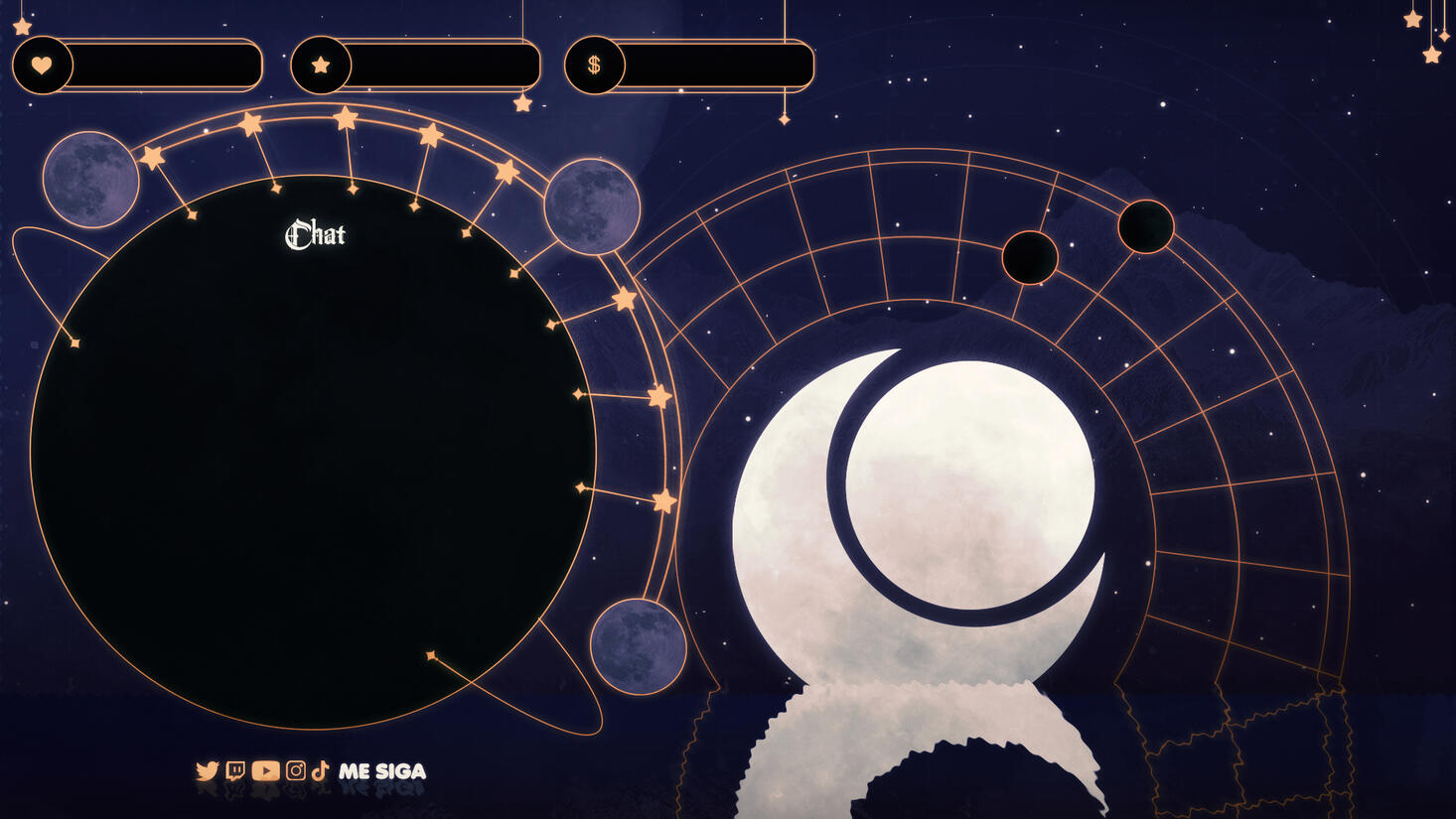The image size is (1456, 819).
Task: Select the star icon on the subscriber bar
Action: point(320,66)
